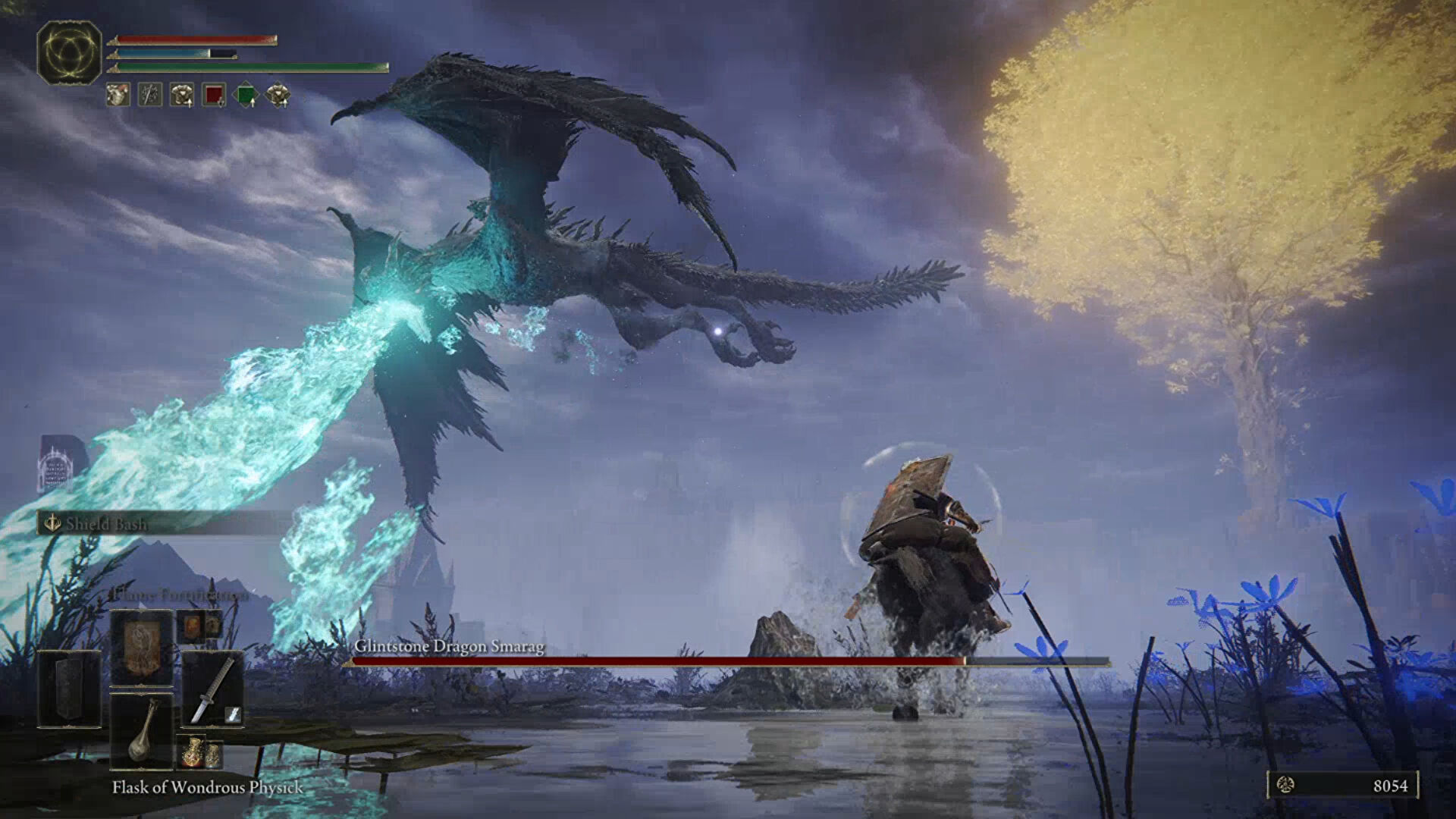Choose the Flame Fortification spell slot

(142, 647)
